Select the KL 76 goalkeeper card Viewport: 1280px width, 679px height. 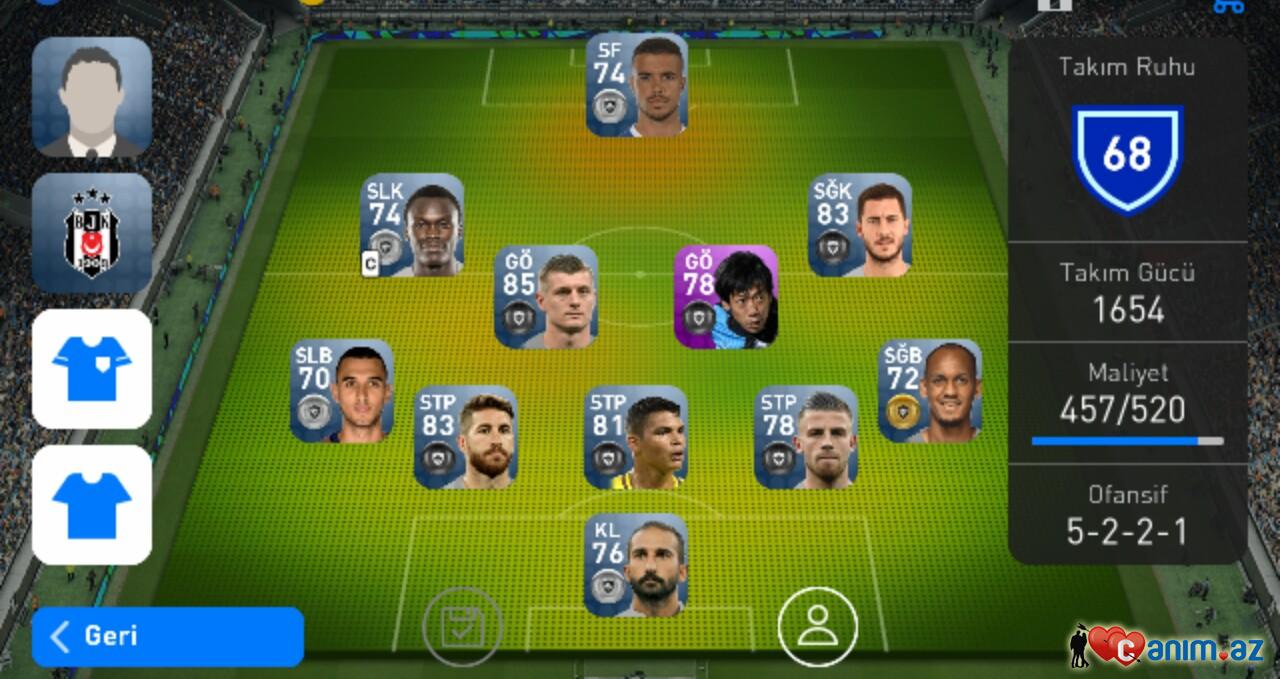636,565
